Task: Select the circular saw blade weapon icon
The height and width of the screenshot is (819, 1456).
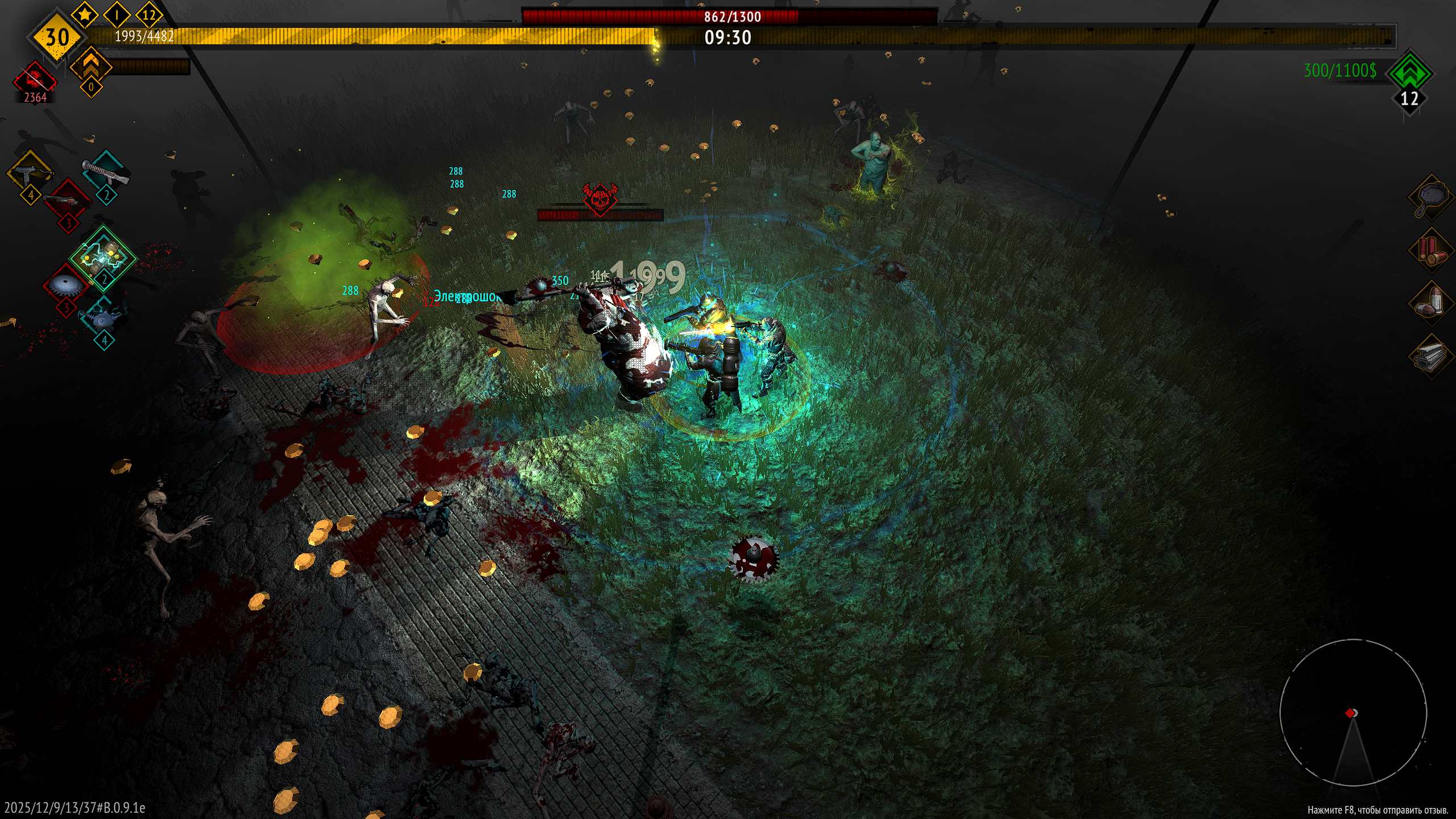Action: 65,286
